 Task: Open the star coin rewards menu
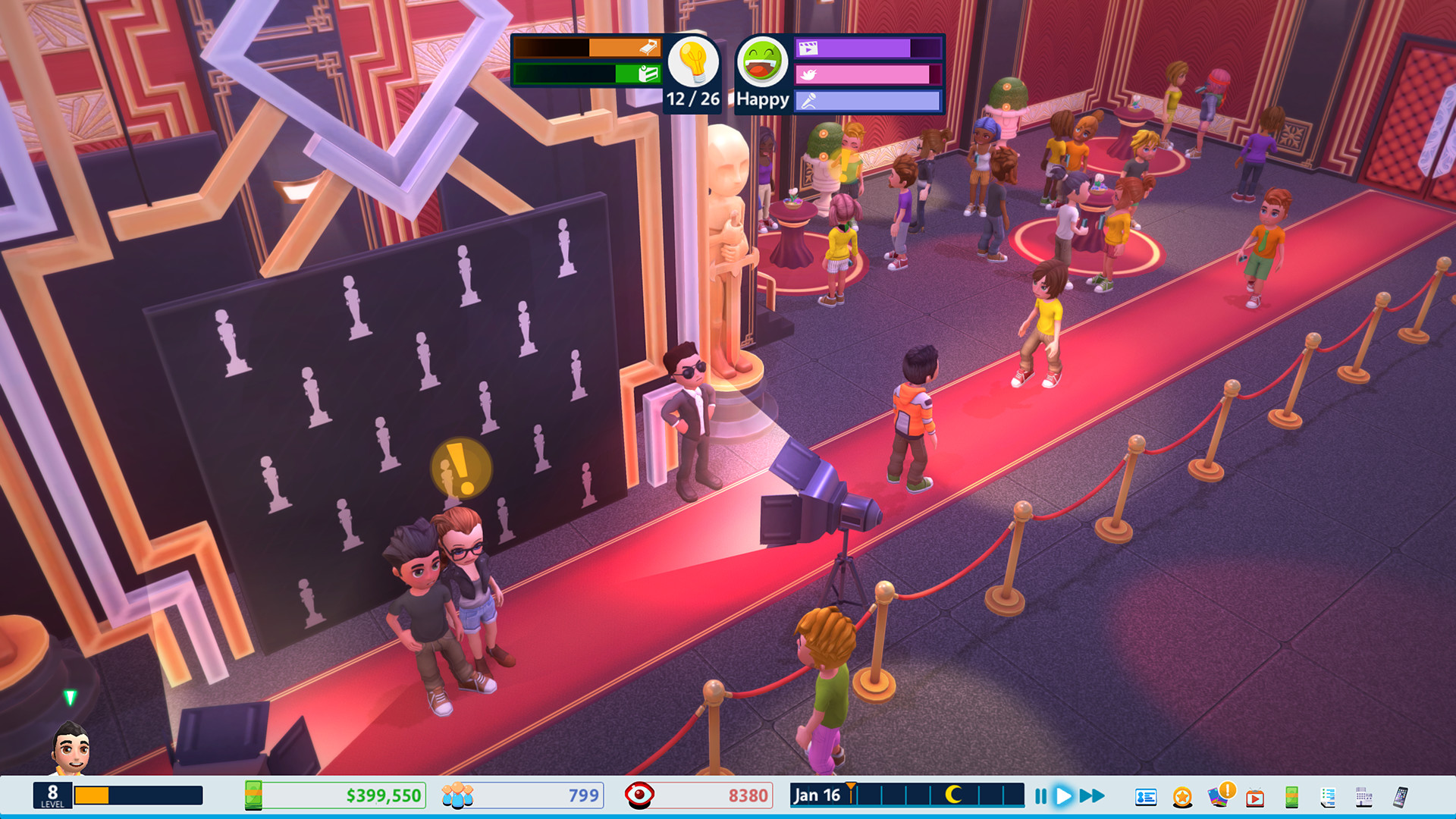click(x=1181, y=796)
